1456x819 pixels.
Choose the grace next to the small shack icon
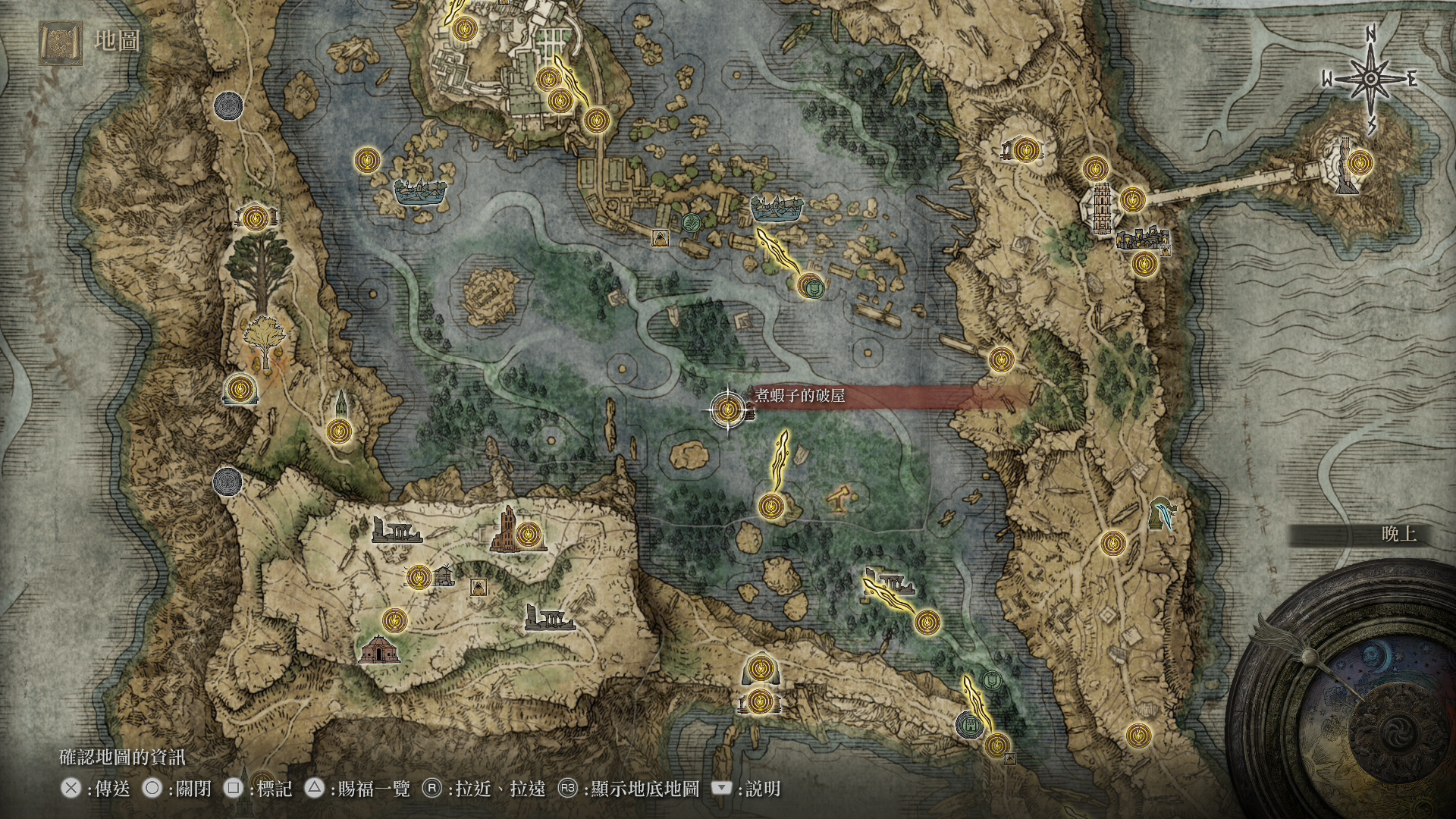pyautogui.click(x=418, y=578)
